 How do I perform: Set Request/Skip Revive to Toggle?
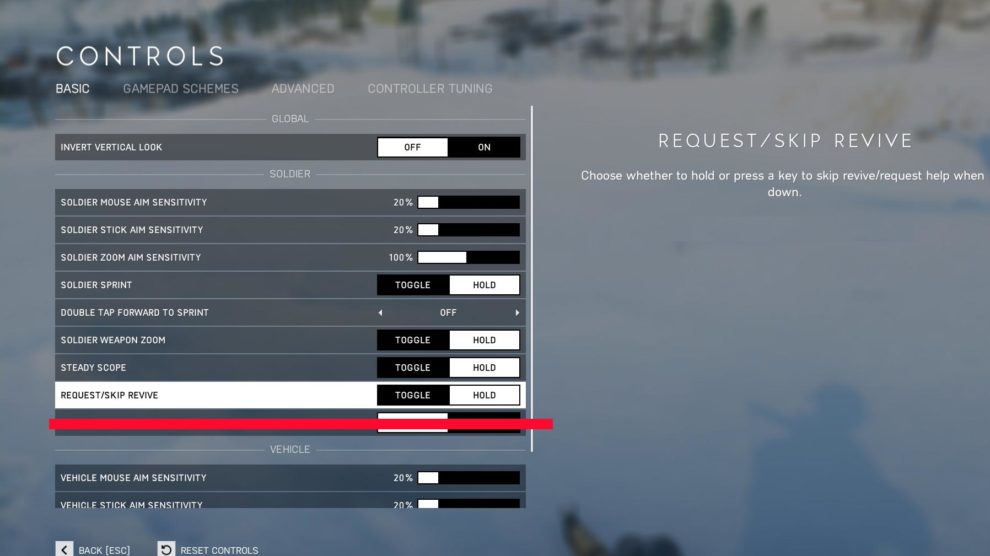click(x=412, y=395)
